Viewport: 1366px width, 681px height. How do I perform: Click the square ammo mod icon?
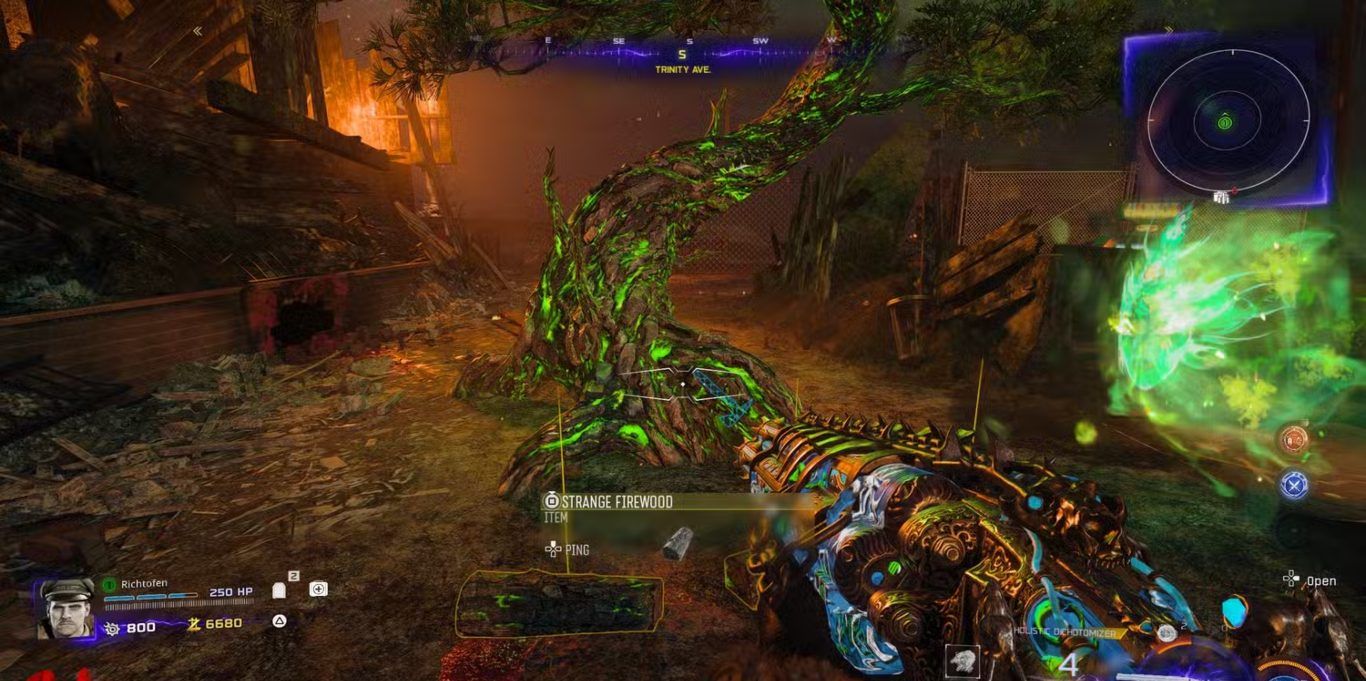[x=963, y=661]
